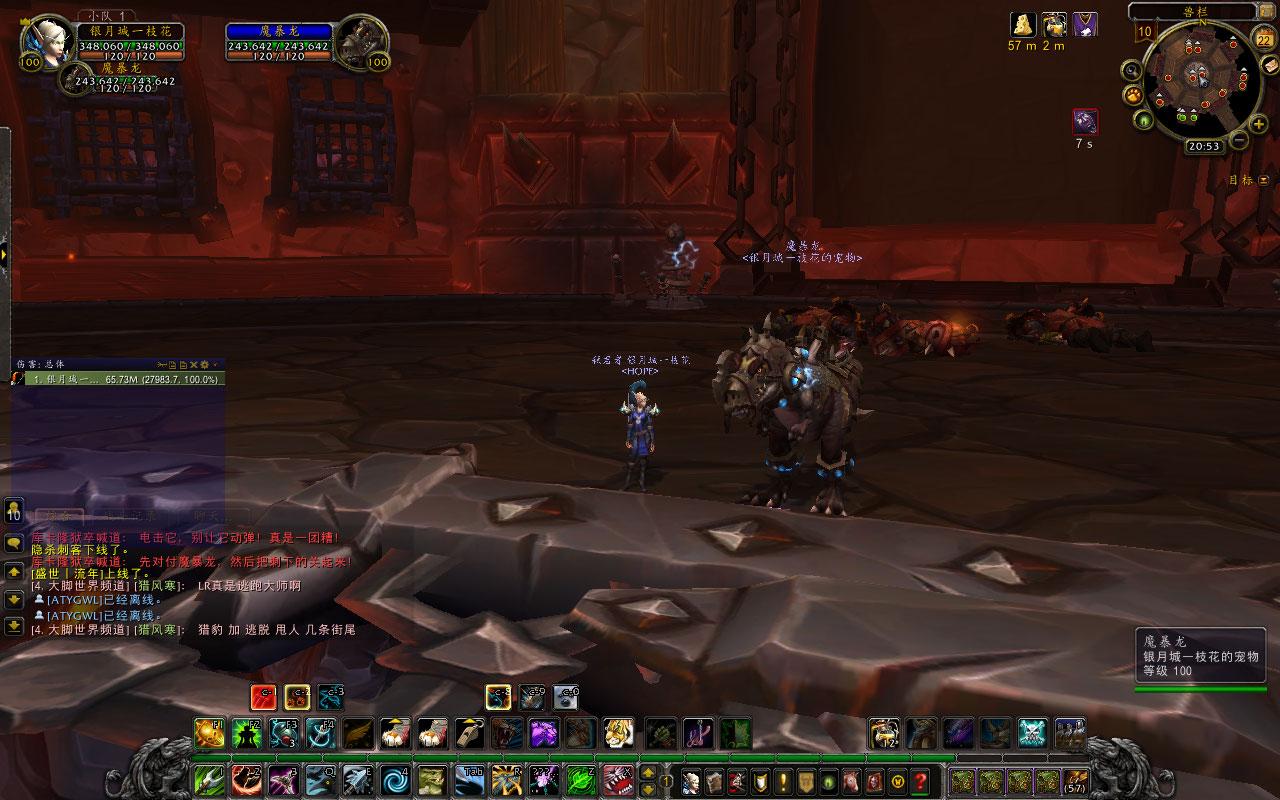Use the skull and crossbones ability icon

(1032, 733)
